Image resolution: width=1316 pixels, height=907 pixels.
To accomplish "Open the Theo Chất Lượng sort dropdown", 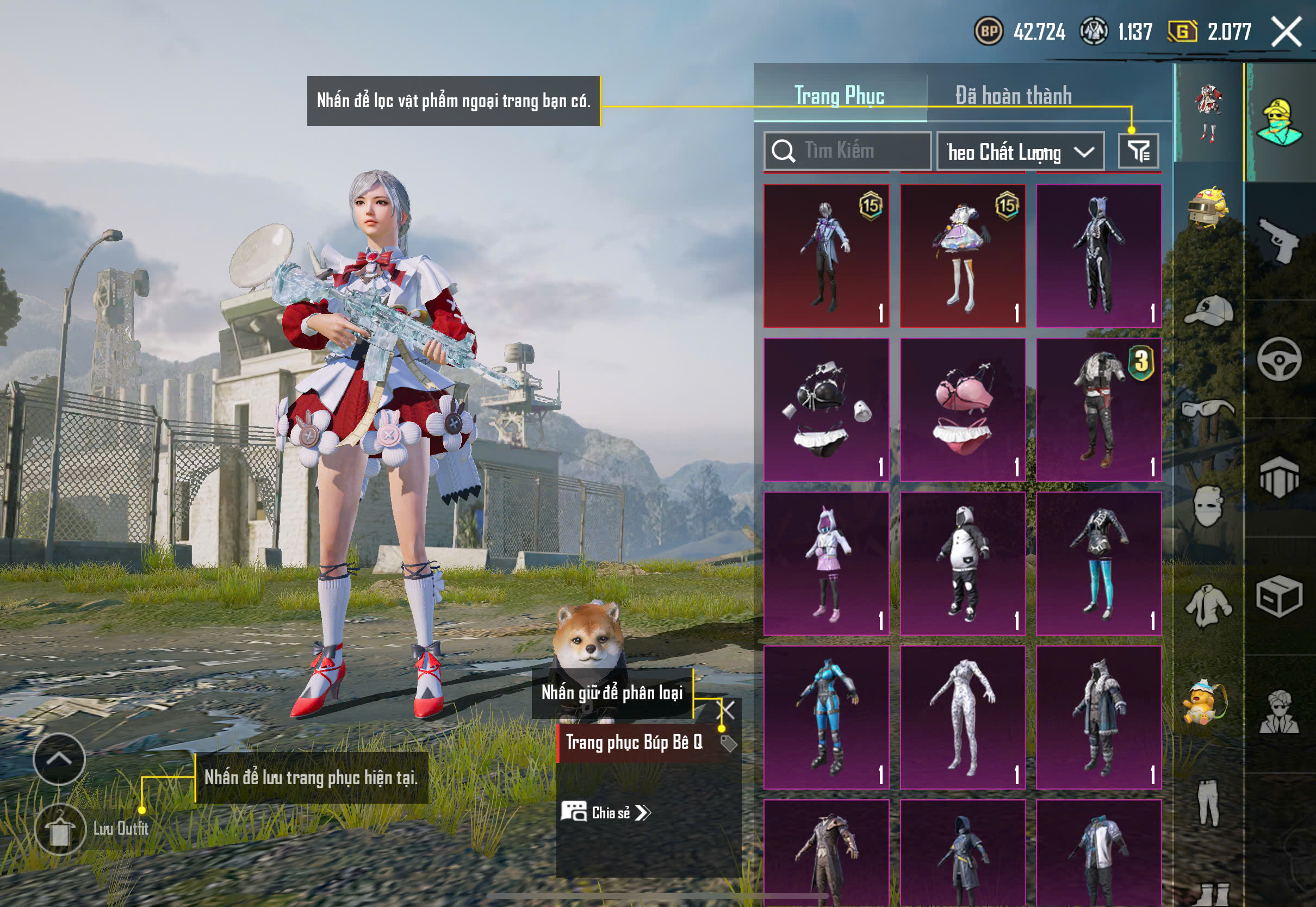I will tap(1020, 152).
